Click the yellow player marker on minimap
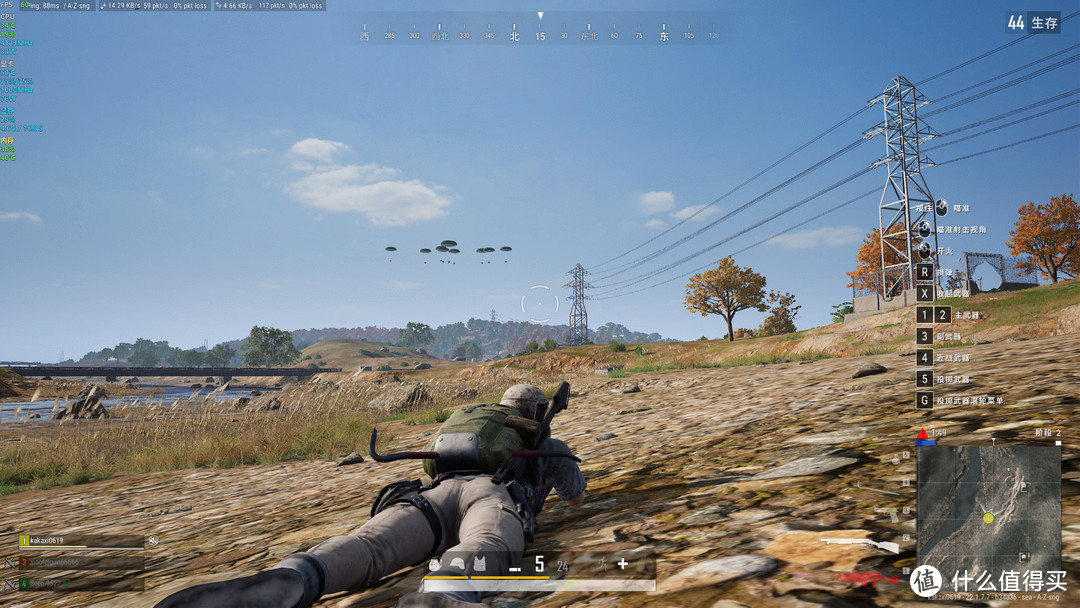The height and width of the screenshot is (608, 1080). tap(988, 518)
